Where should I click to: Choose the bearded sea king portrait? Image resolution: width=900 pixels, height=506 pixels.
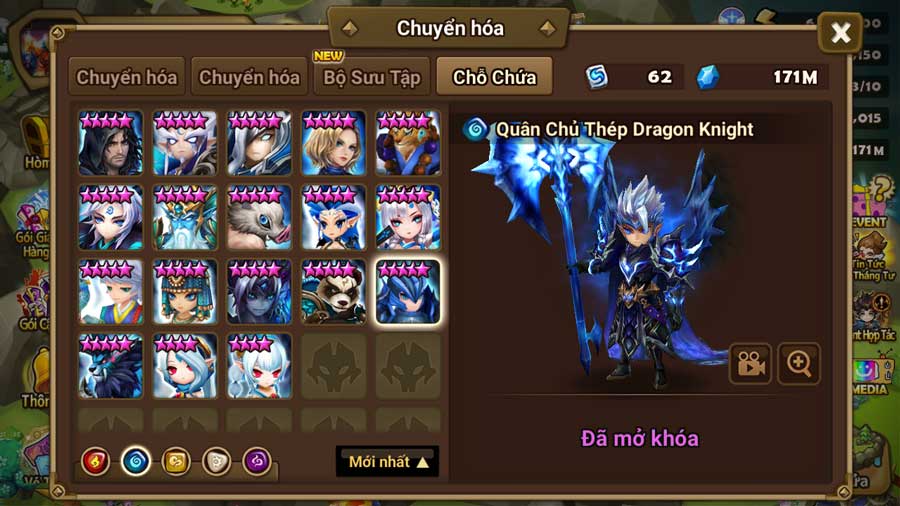point(185,217)
